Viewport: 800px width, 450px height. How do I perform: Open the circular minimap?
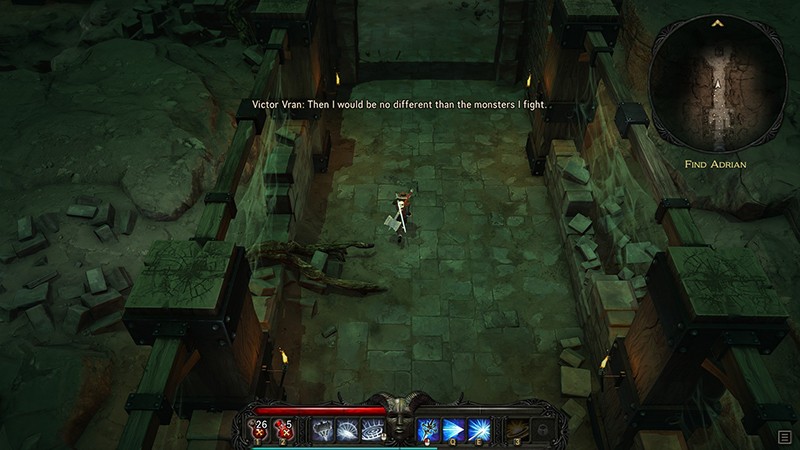(x=716, y=90)
